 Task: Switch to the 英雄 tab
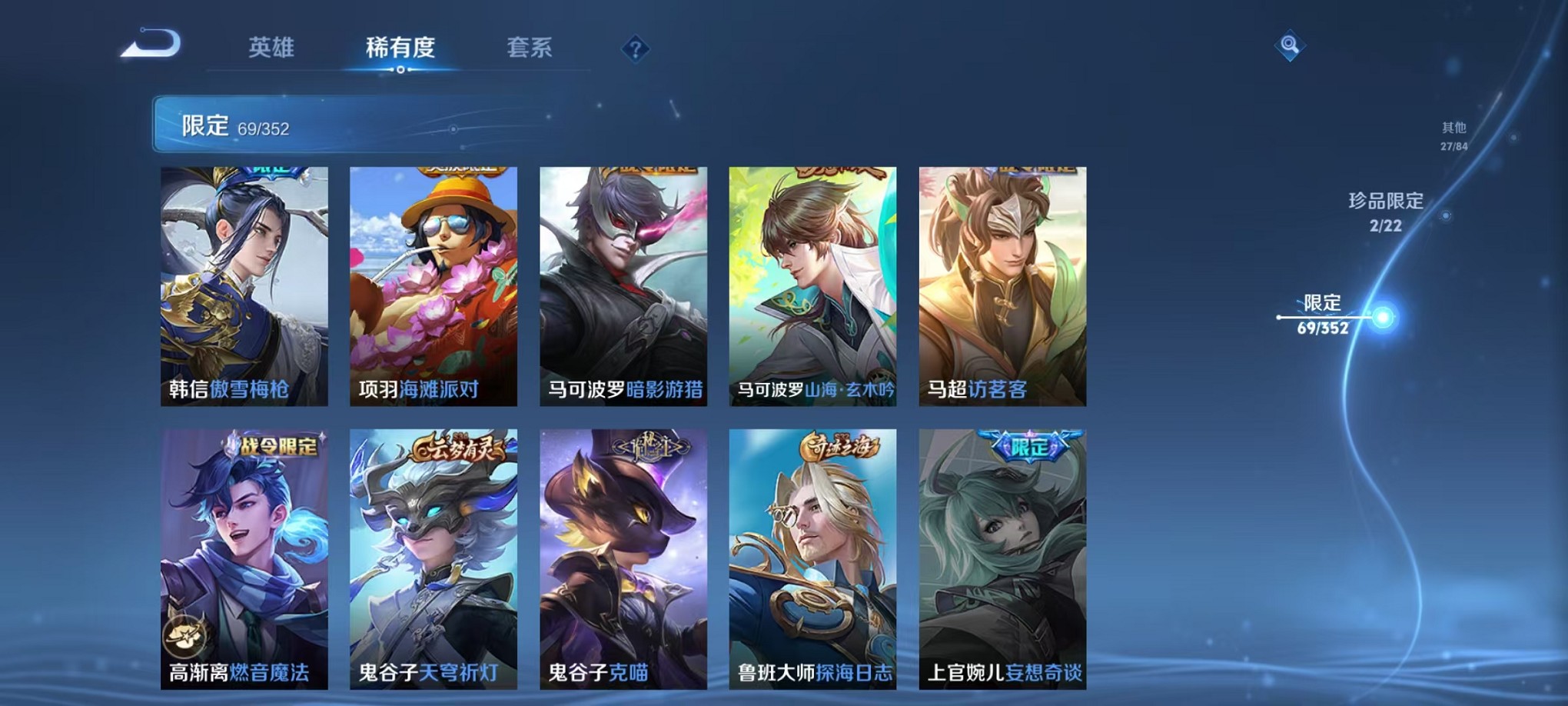point(267,46)
